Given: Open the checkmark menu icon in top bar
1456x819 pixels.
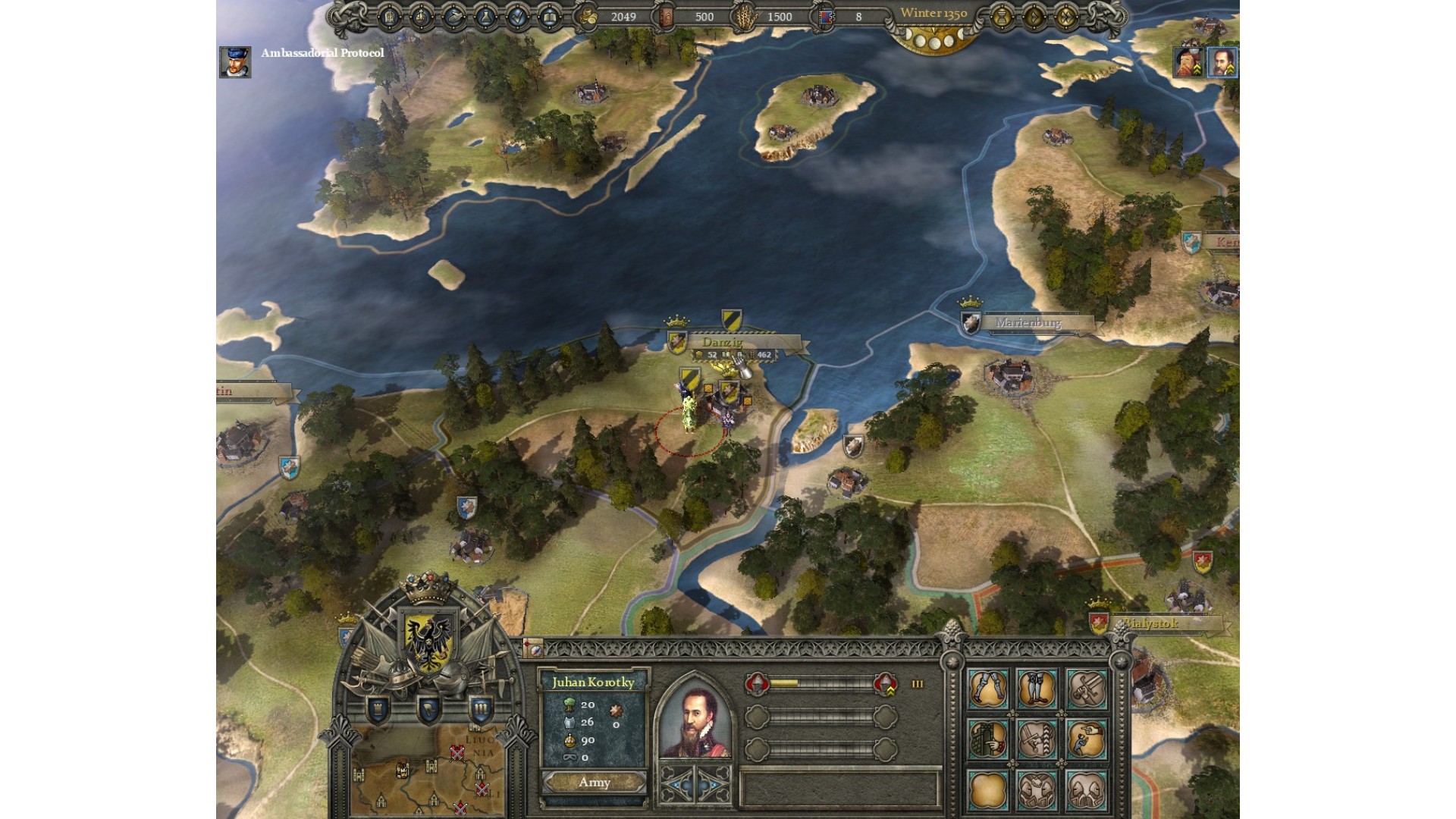Looking at the screenshot, I should point(517,17).
